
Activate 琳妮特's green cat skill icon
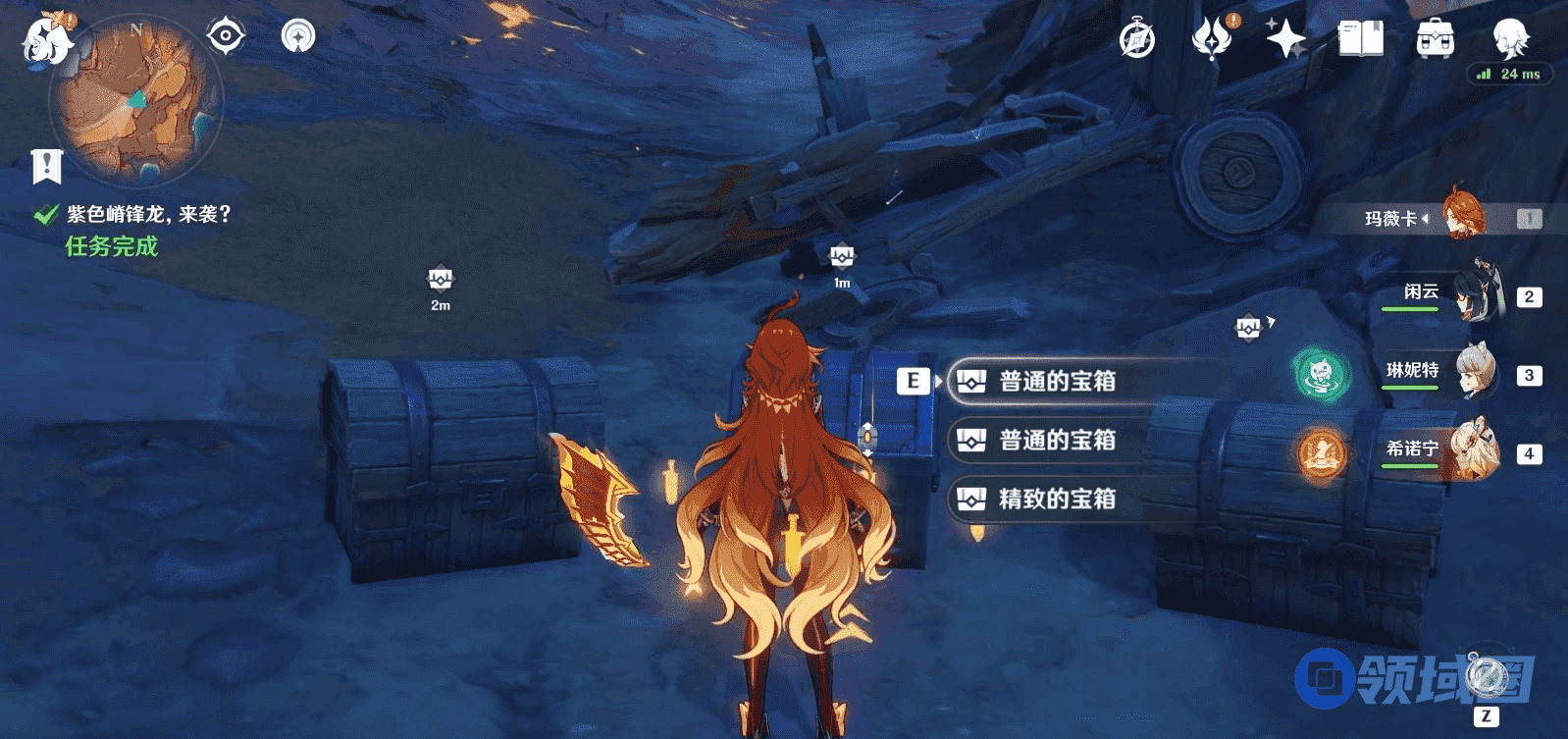click(x=1320, y=374)
